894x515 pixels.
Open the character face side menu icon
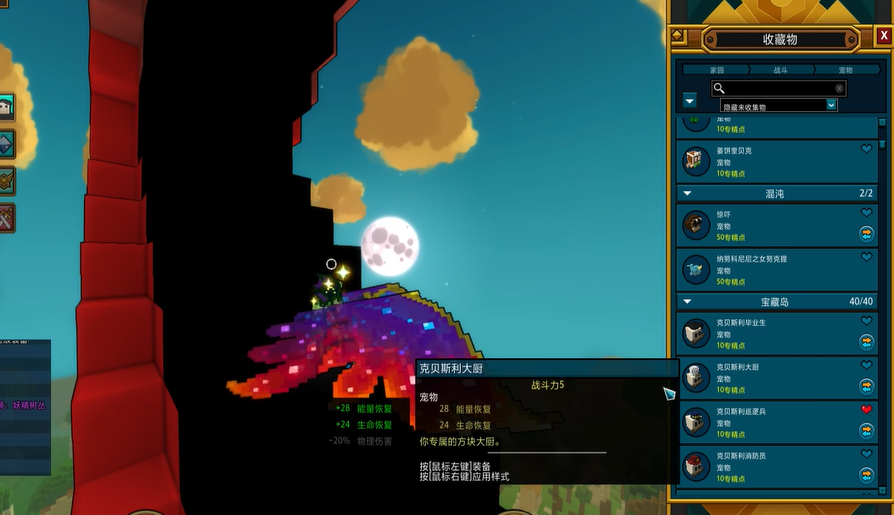(x=6, y=107)
